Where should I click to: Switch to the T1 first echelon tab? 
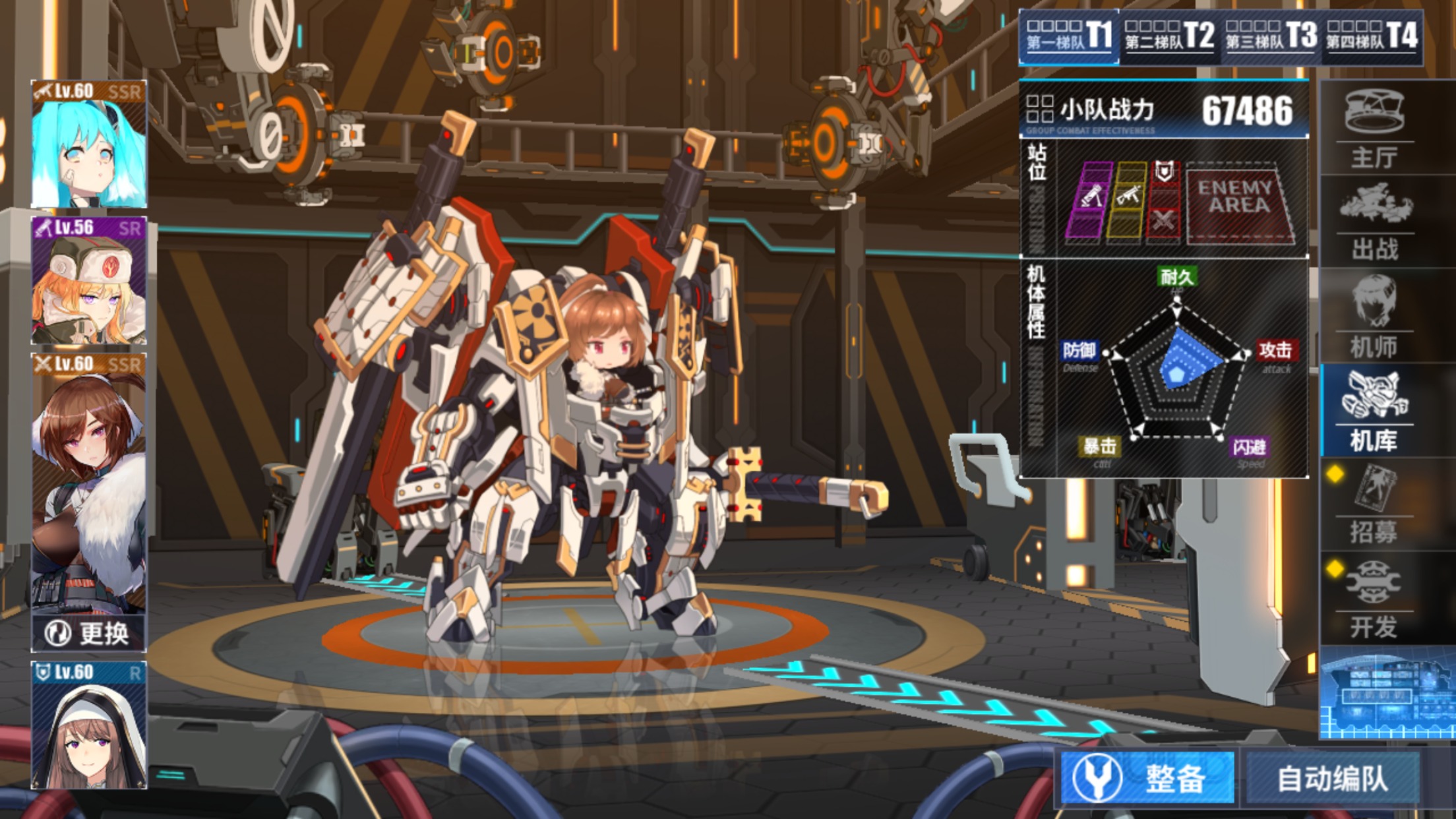[x=1069, y=36]
